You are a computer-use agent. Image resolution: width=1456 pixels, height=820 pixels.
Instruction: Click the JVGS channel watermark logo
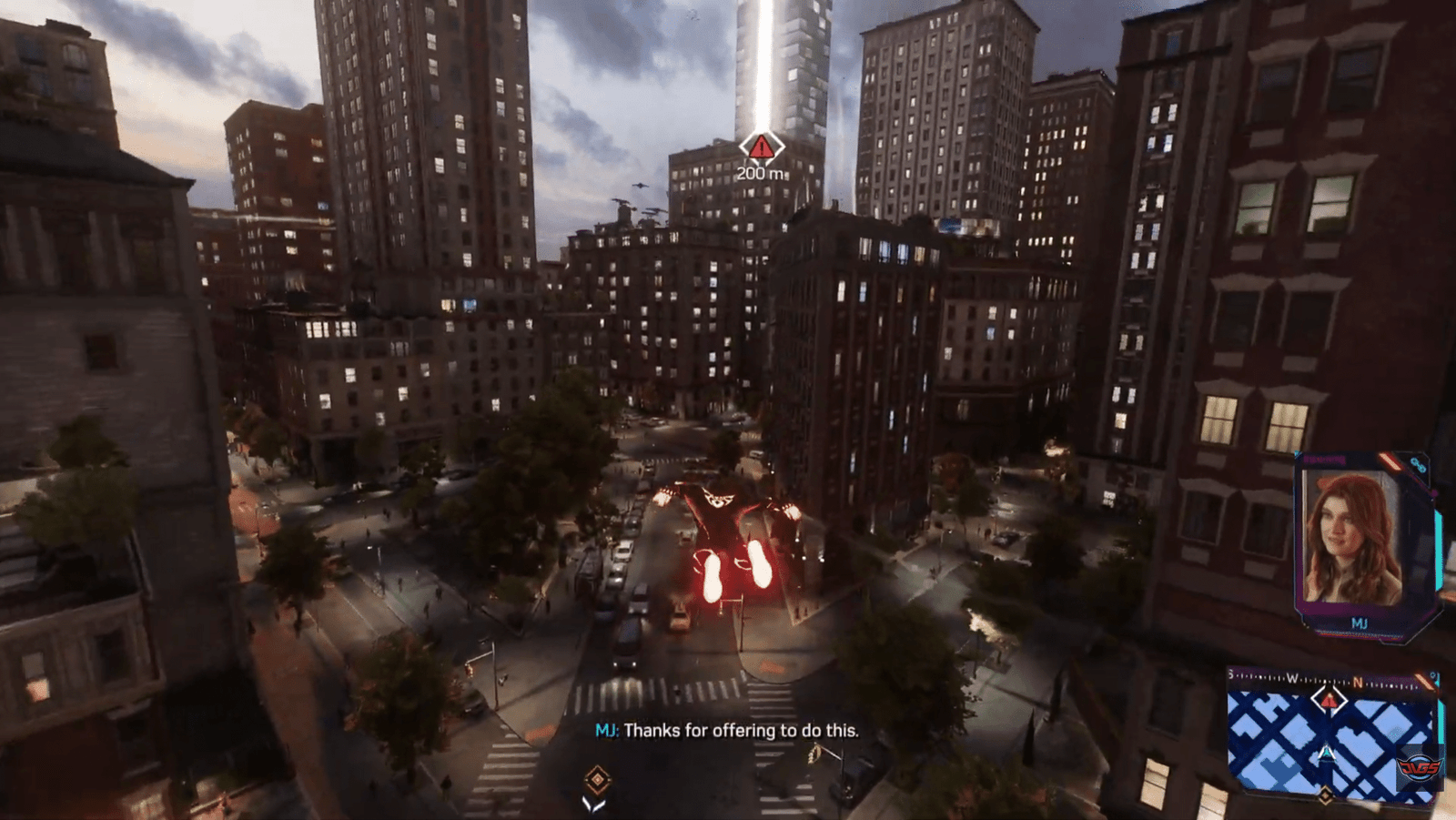point(1420,767)
